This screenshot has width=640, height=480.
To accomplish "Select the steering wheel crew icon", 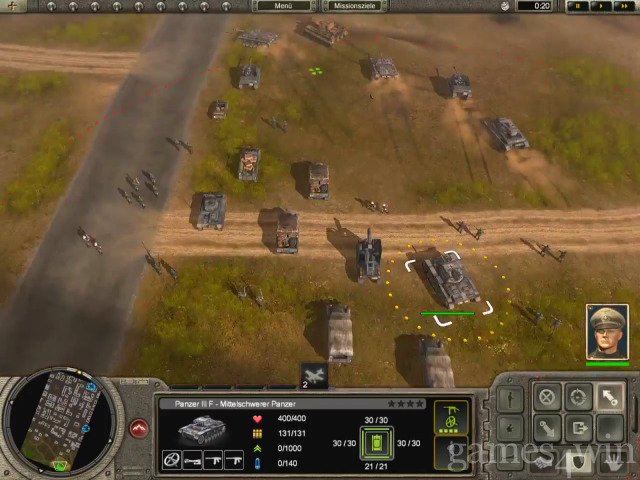I will tap(172, 460).
